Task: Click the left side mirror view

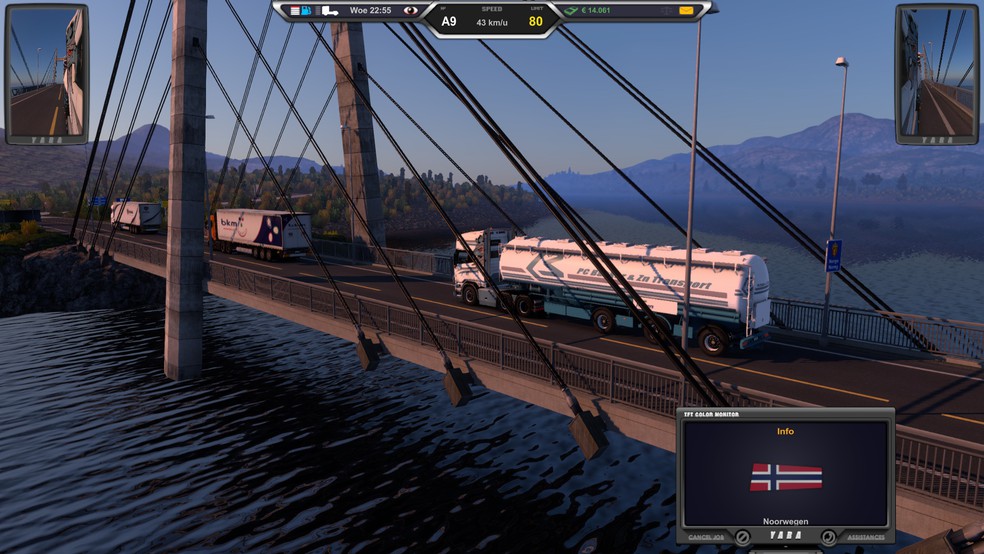Action: pyautogui.click(x=46, y=73)
